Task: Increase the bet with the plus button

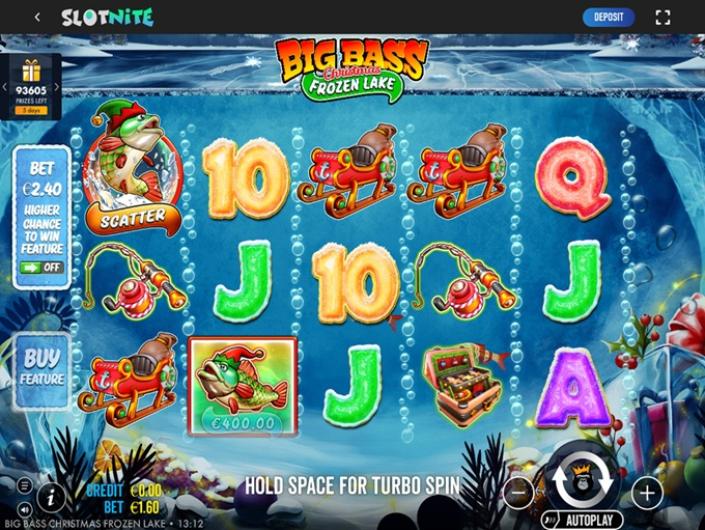Action: point(646,492)
